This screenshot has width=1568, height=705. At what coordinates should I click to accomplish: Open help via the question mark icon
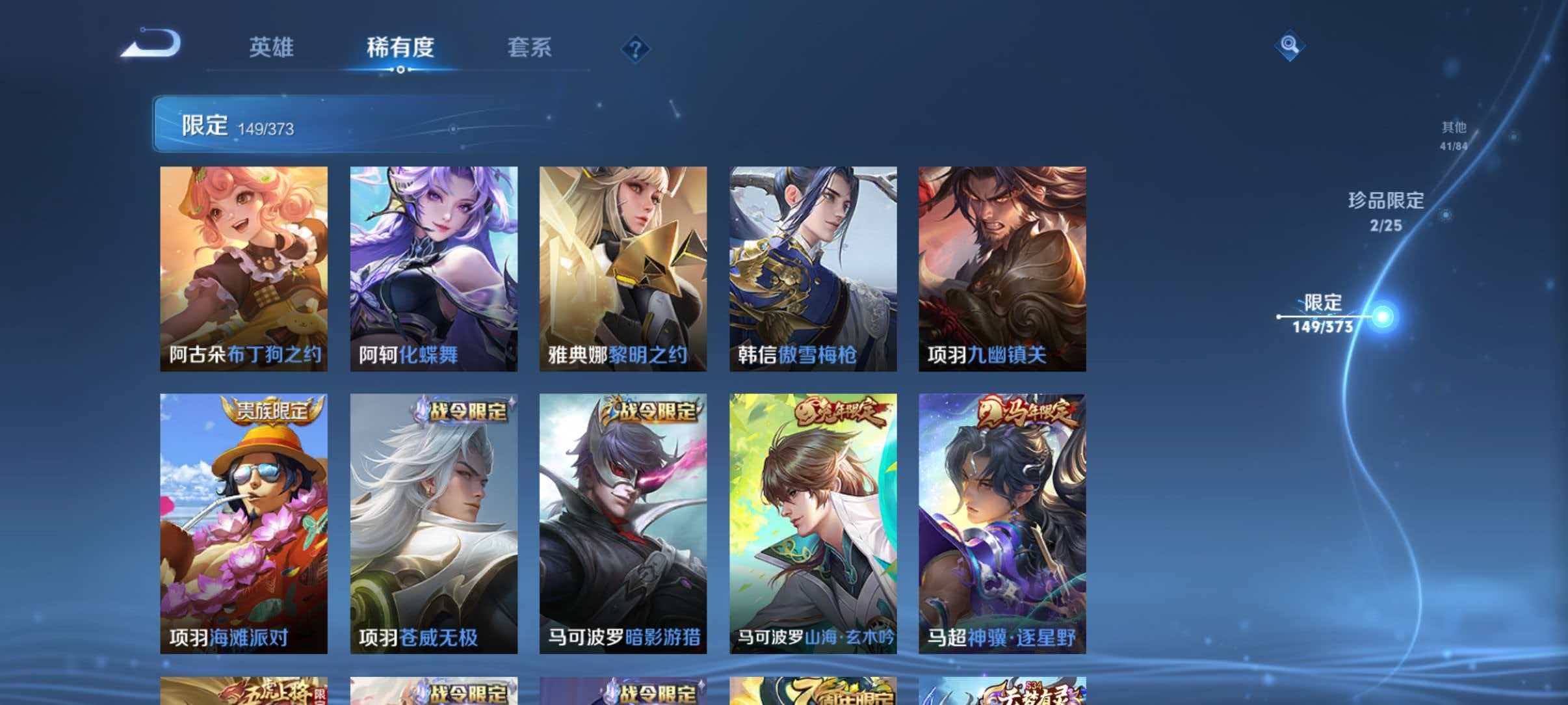[x=635, y=49]
